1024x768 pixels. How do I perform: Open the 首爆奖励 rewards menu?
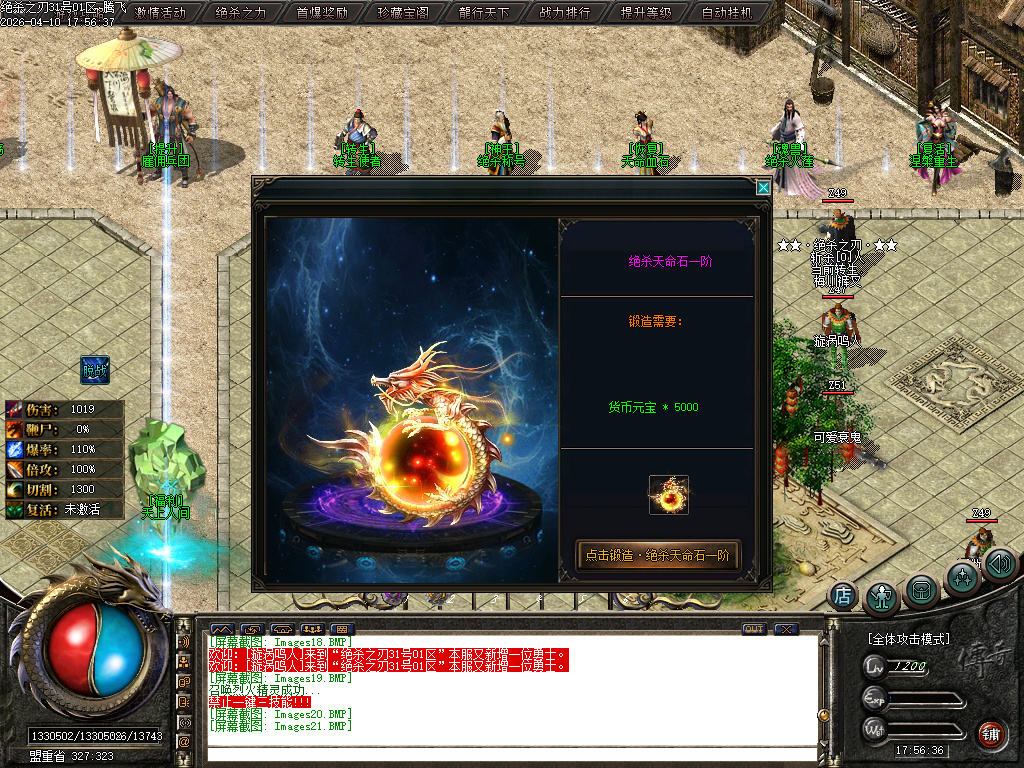[322, 13]
